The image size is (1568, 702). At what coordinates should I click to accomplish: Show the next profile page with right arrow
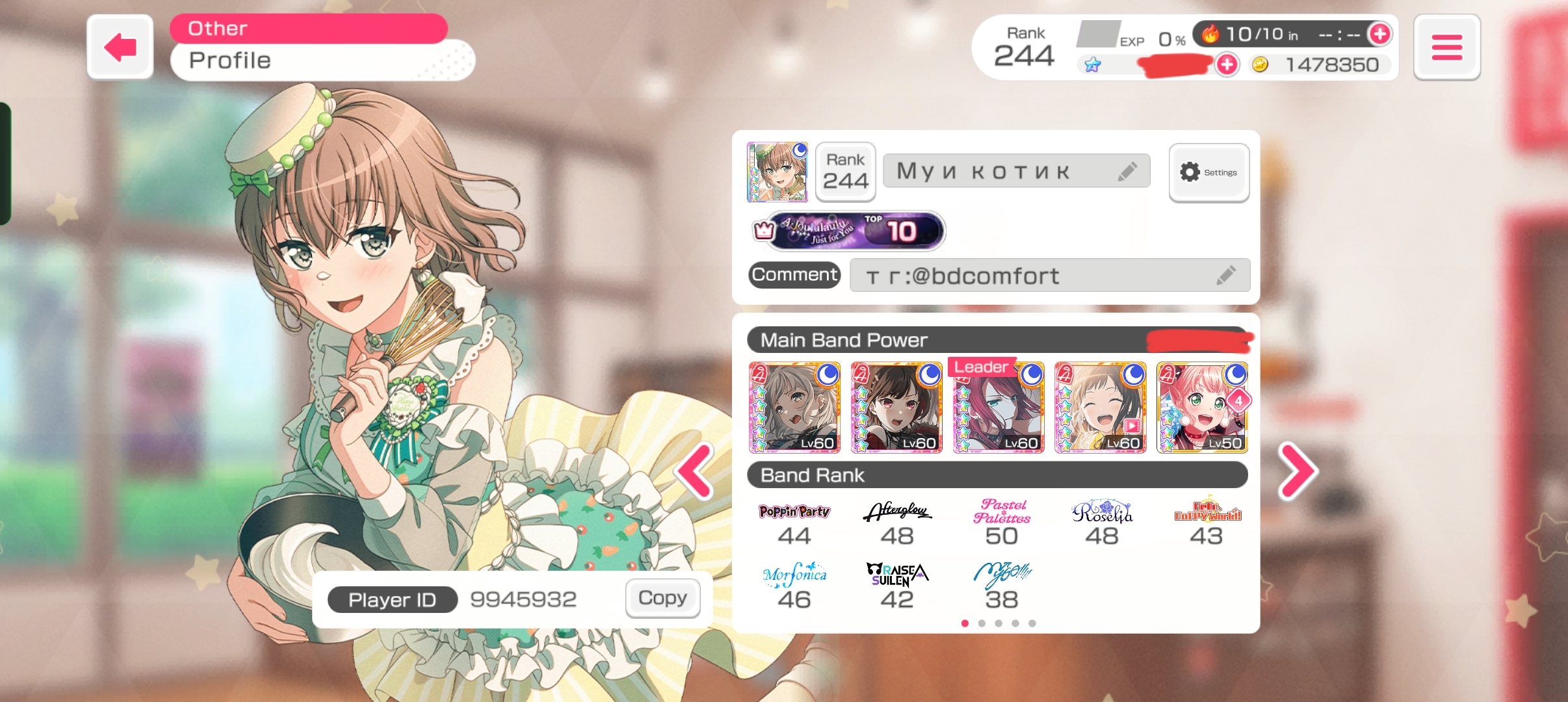[1298, 472]
